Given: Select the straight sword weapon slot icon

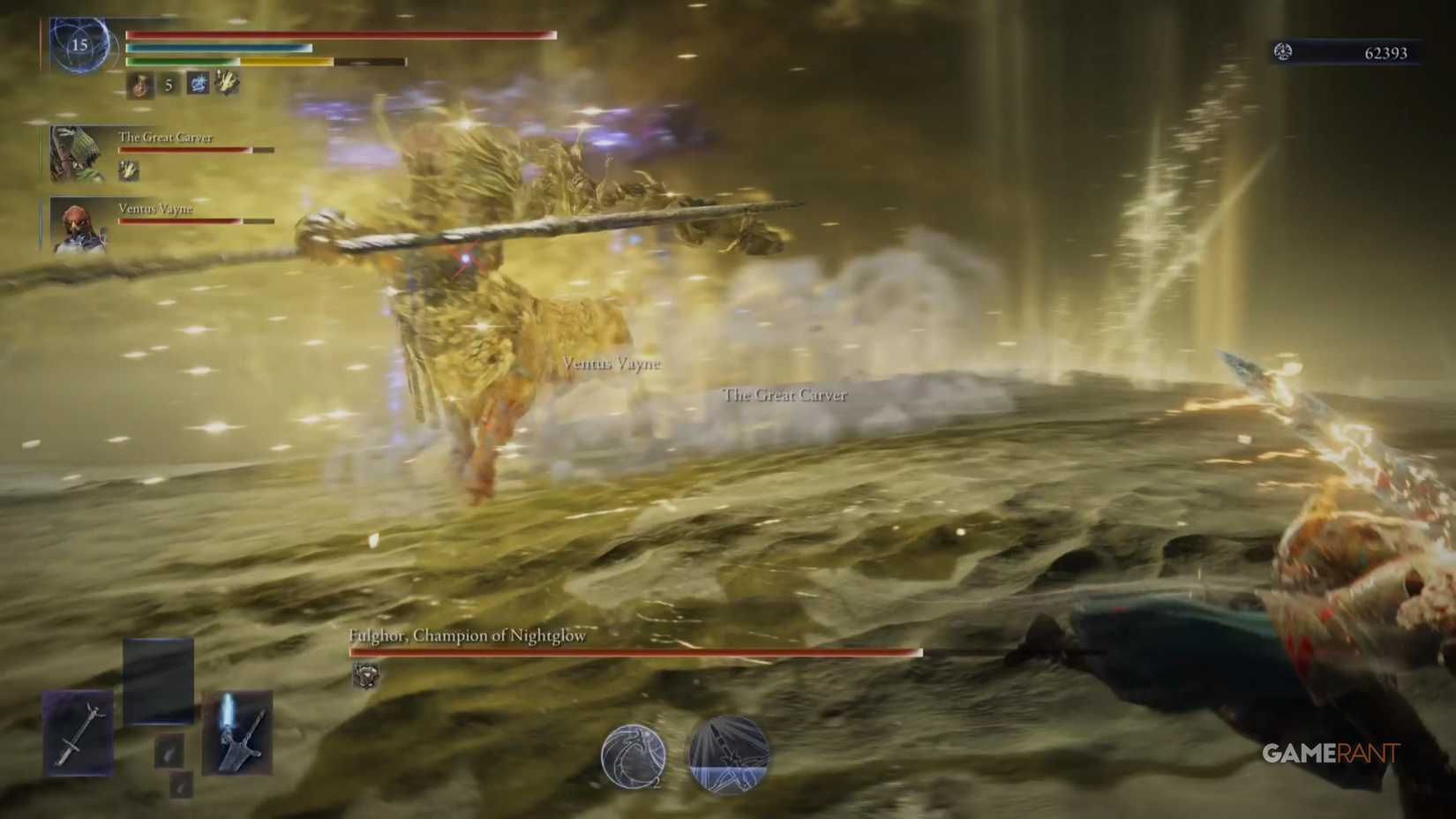Looking at the screenshot, I should click(x=78, y=733).
